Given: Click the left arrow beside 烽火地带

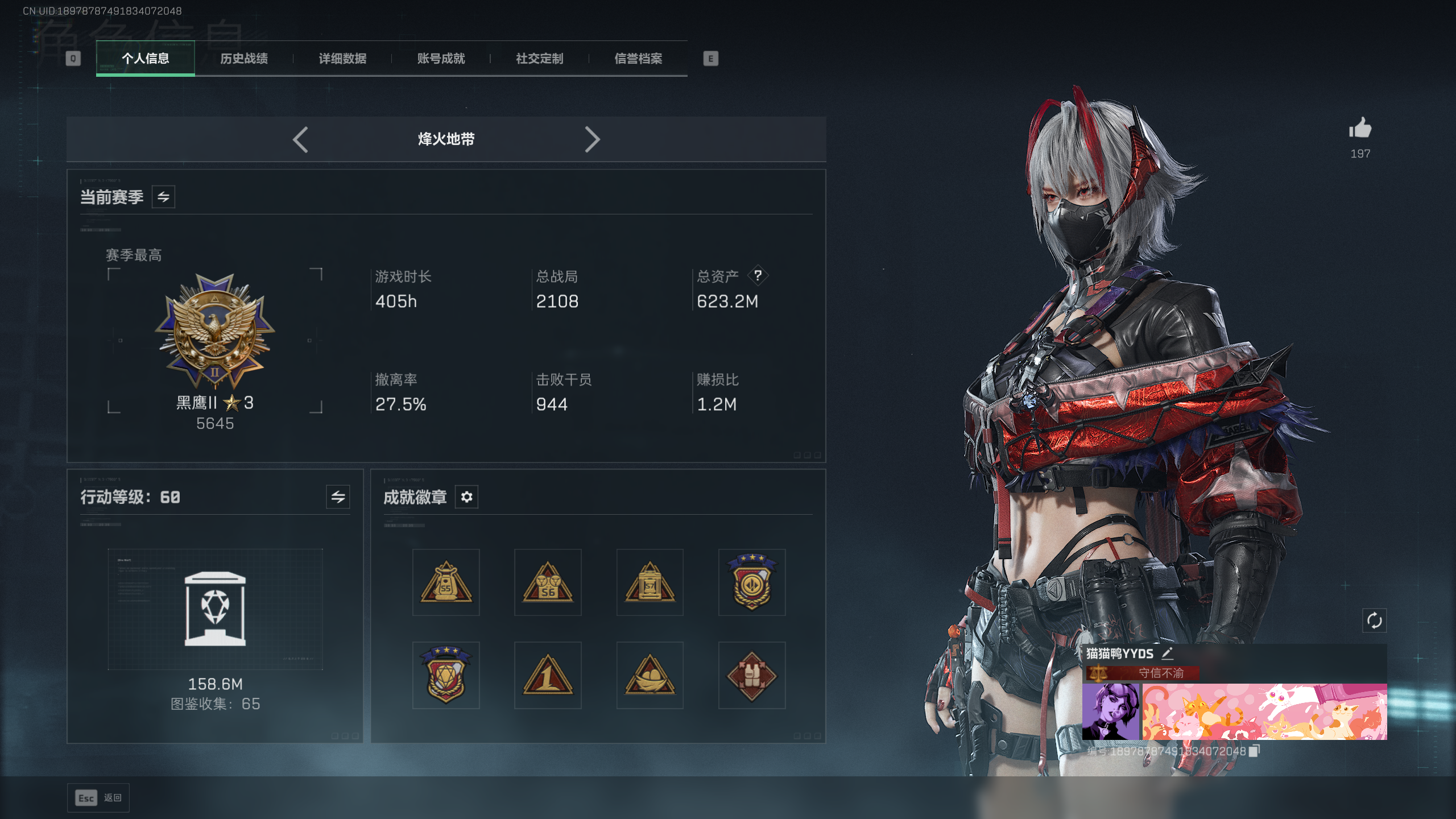Looking at the screenshot, I should (300, 139).
